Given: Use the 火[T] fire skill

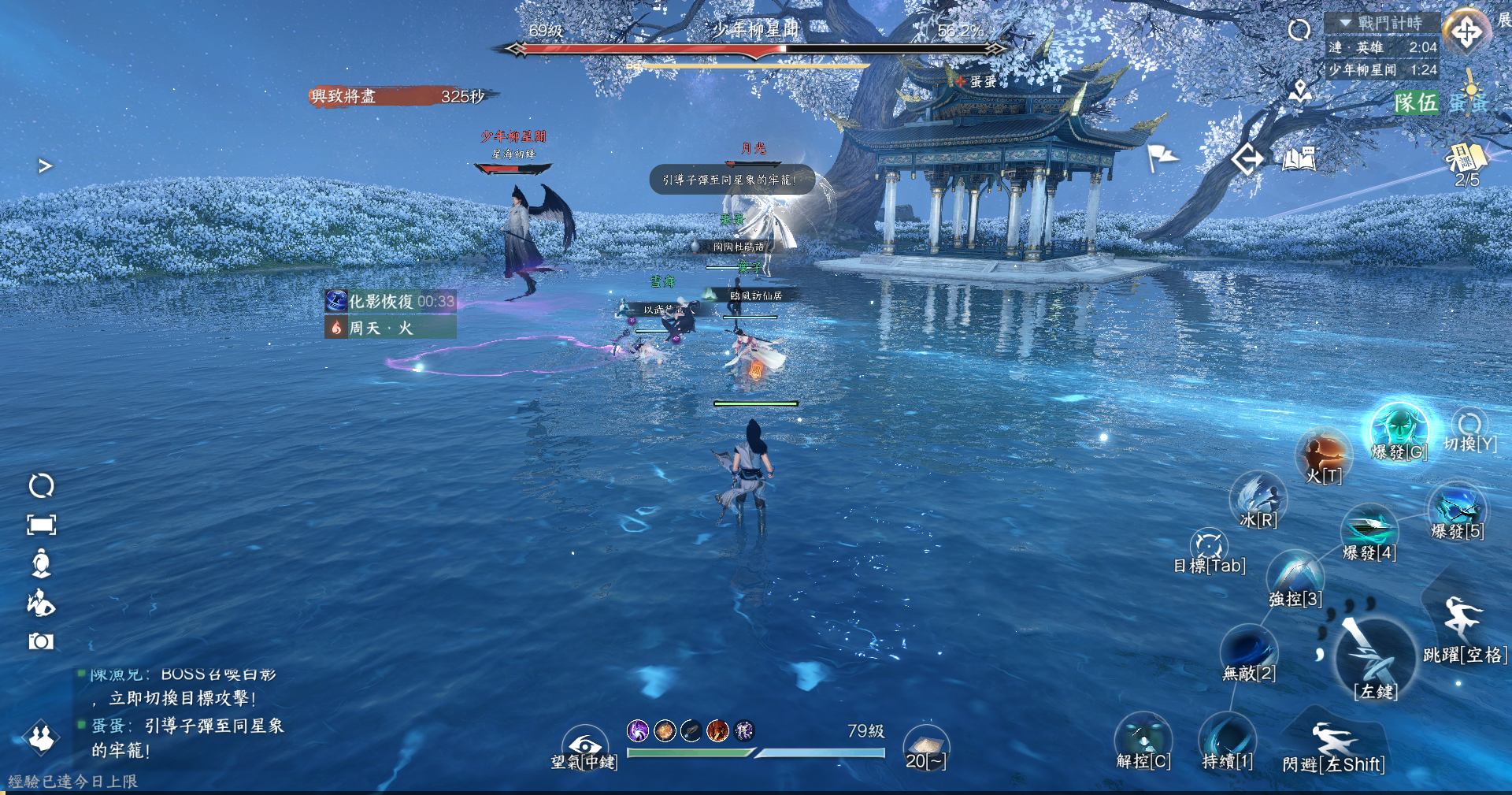Looking at the screenshot, I should [x=1324, y=455].
